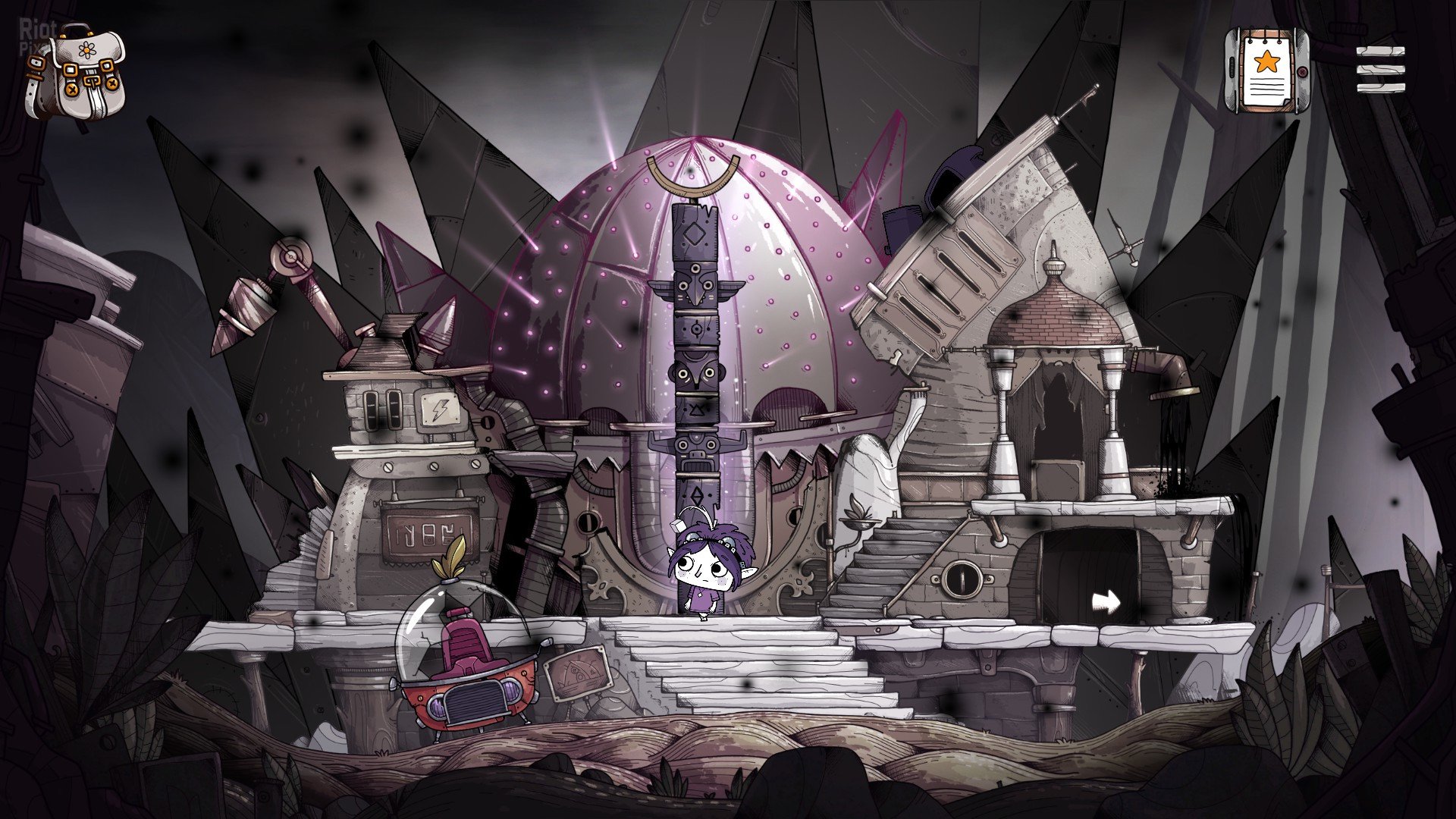Open the hamburger pause menu
Screen dimensions: 1456x819
[1380, 70]
